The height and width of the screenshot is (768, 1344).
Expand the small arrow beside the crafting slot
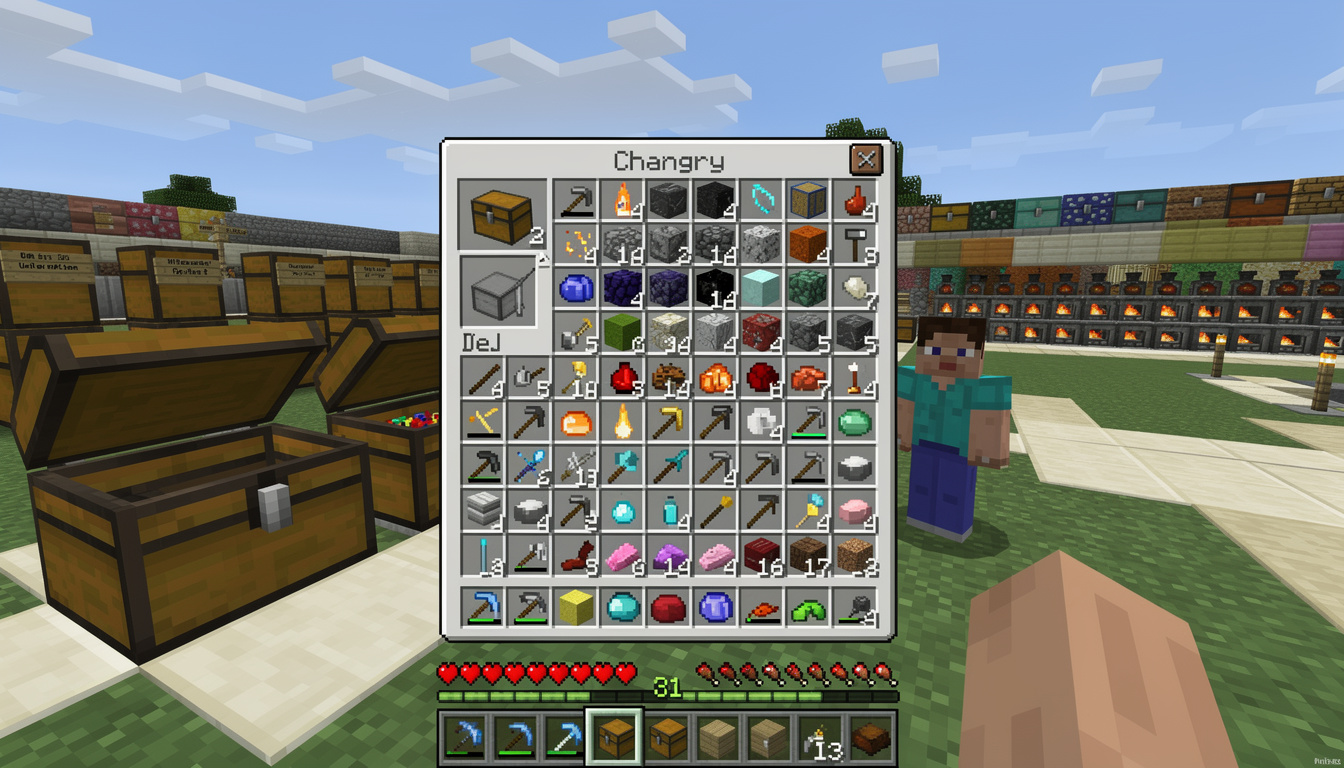(x=543, y=260)
